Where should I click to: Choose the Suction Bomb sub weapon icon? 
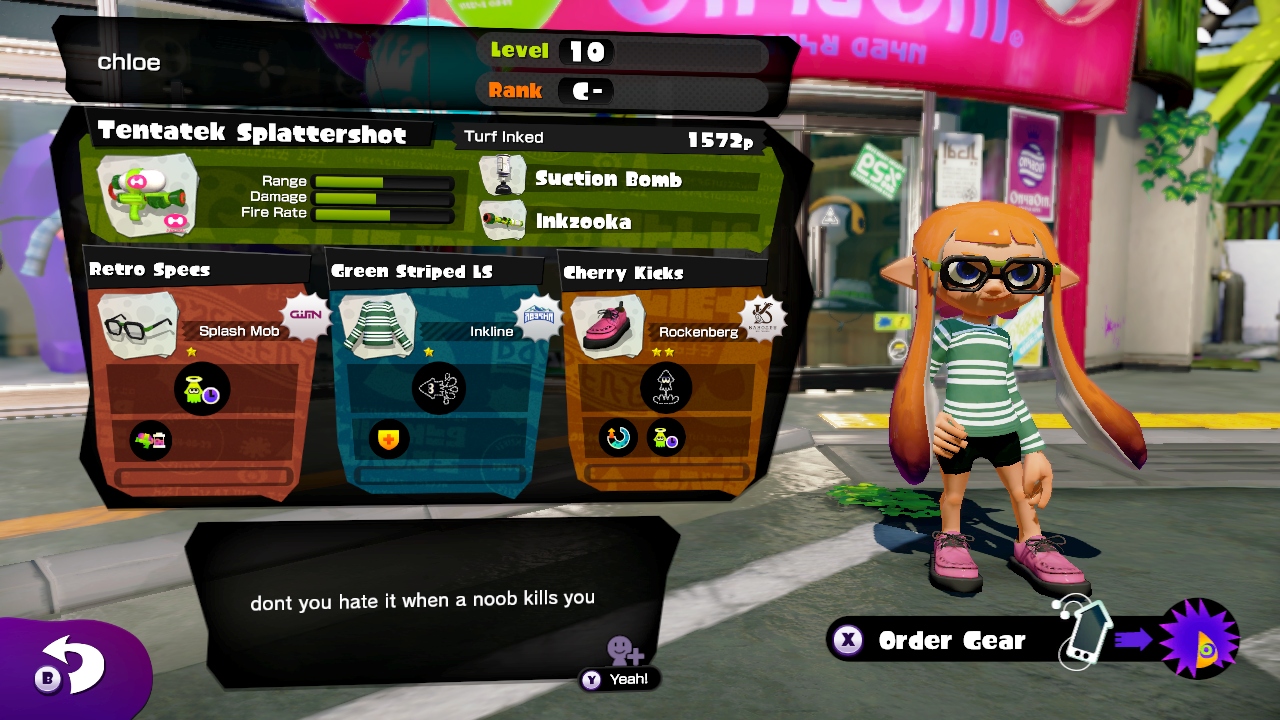click(x=503, y=176)
